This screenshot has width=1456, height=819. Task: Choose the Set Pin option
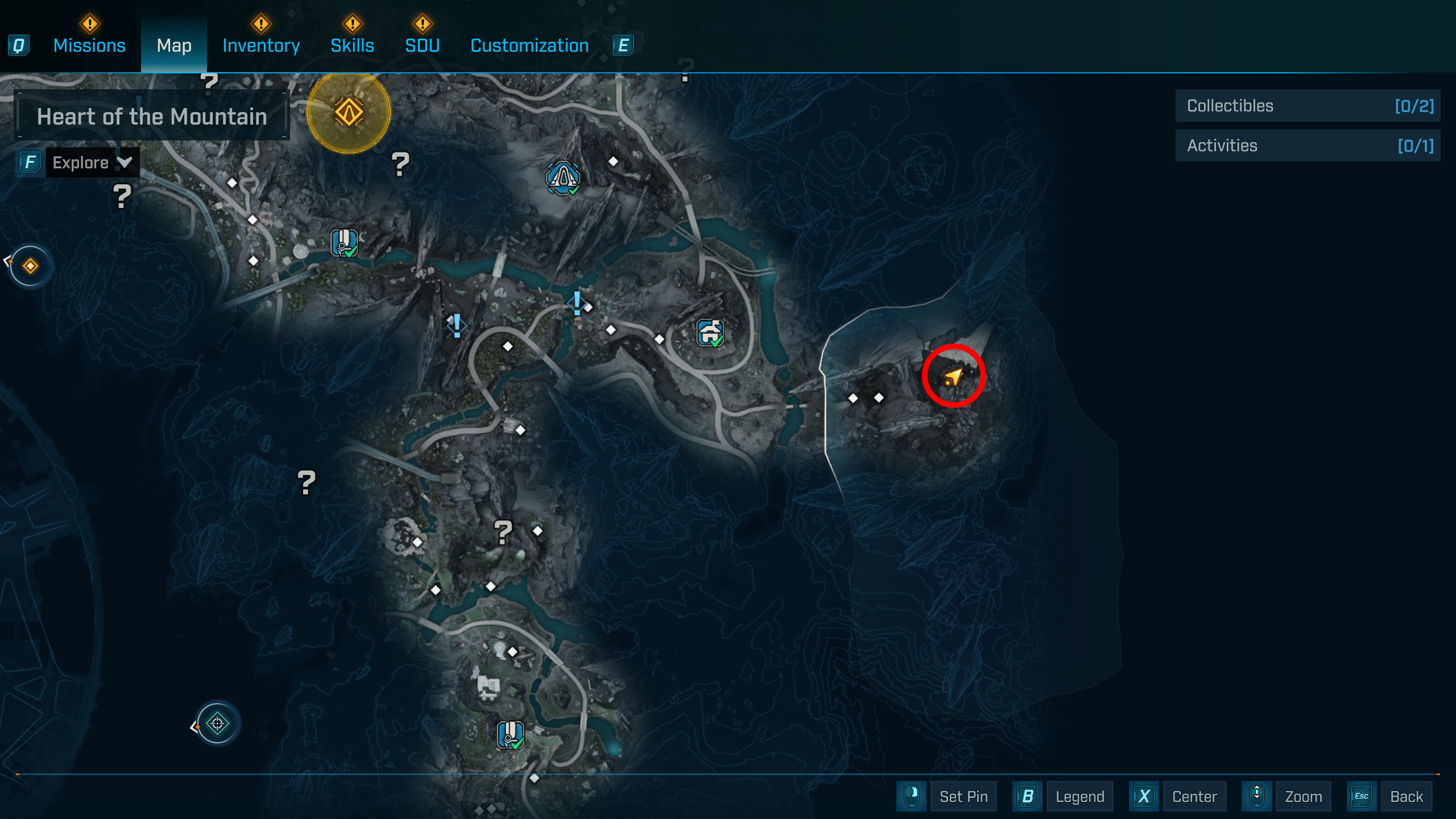point(963,796)
